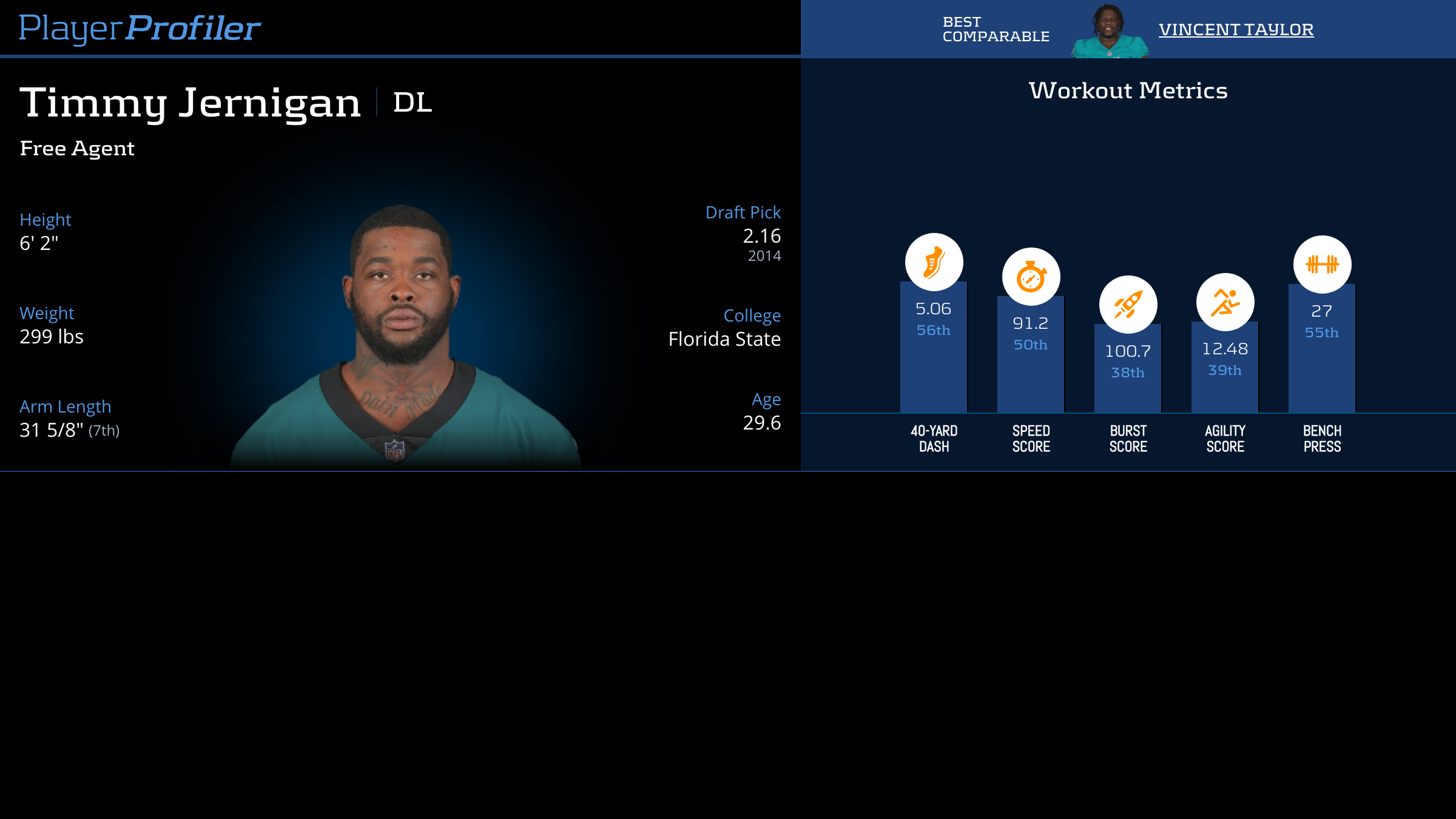Screen dimensions: 1456x819
Task: Choose the Burst Score rocket icon
Action: click(1128, 305)
